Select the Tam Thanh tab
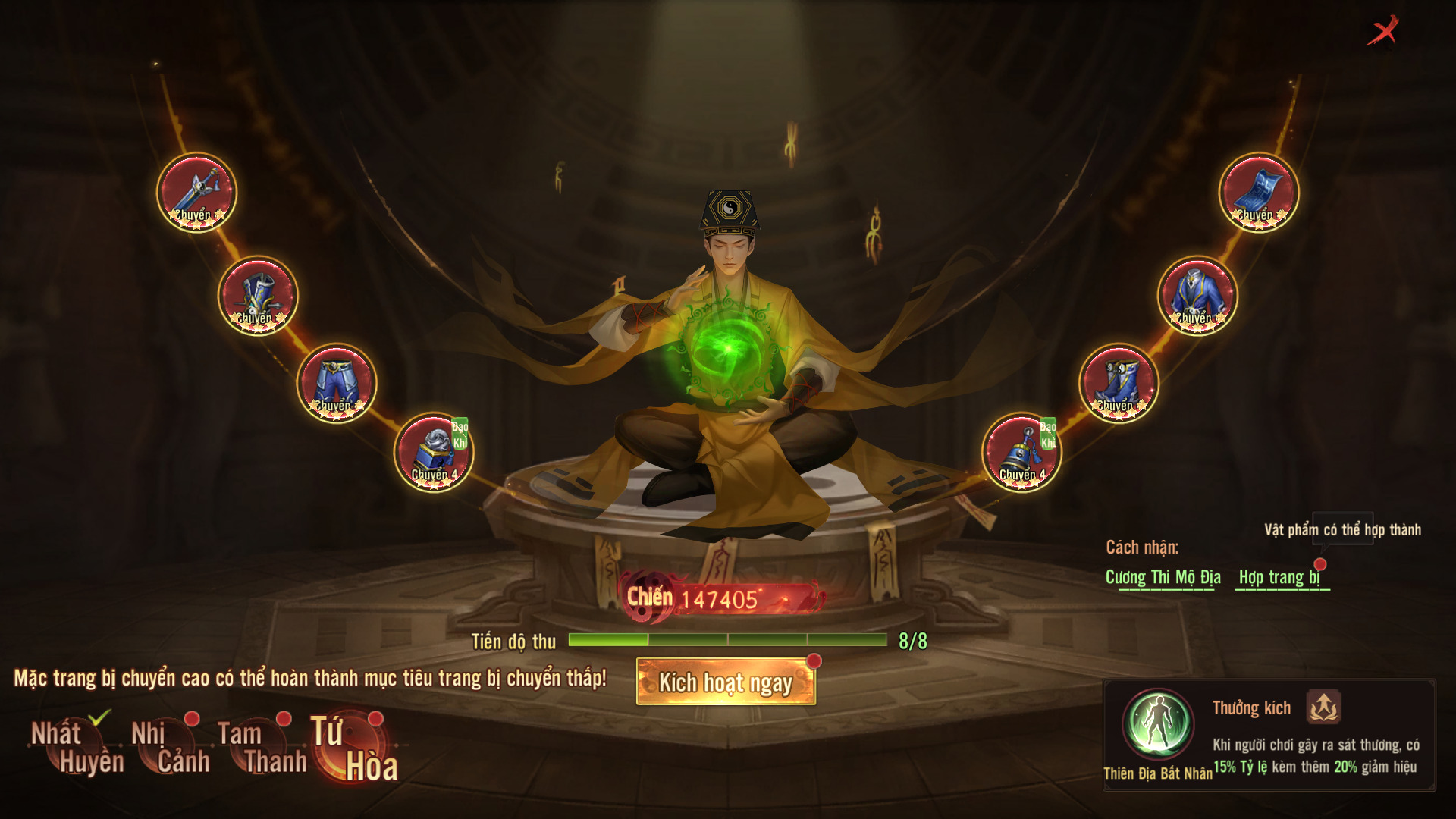This screenshot has height=819, width=1456. [x=262, y=748]
